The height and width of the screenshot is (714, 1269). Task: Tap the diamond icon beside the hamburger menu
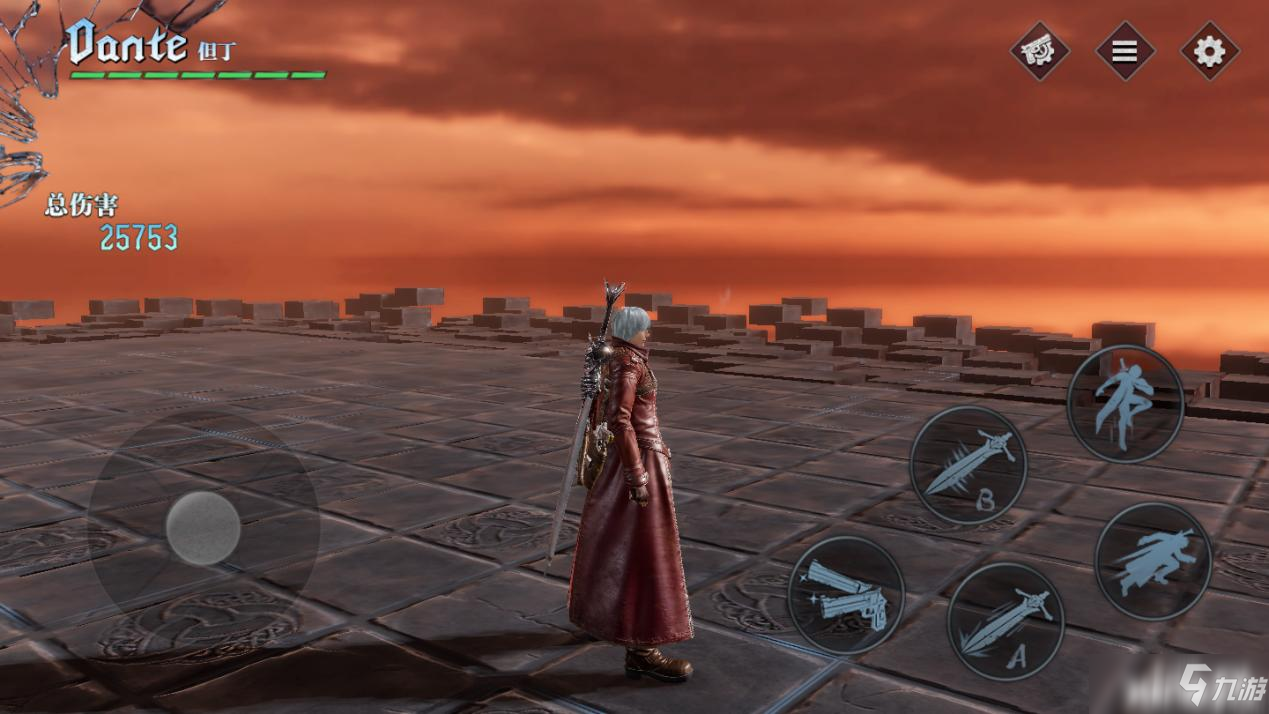point(1039,51)
